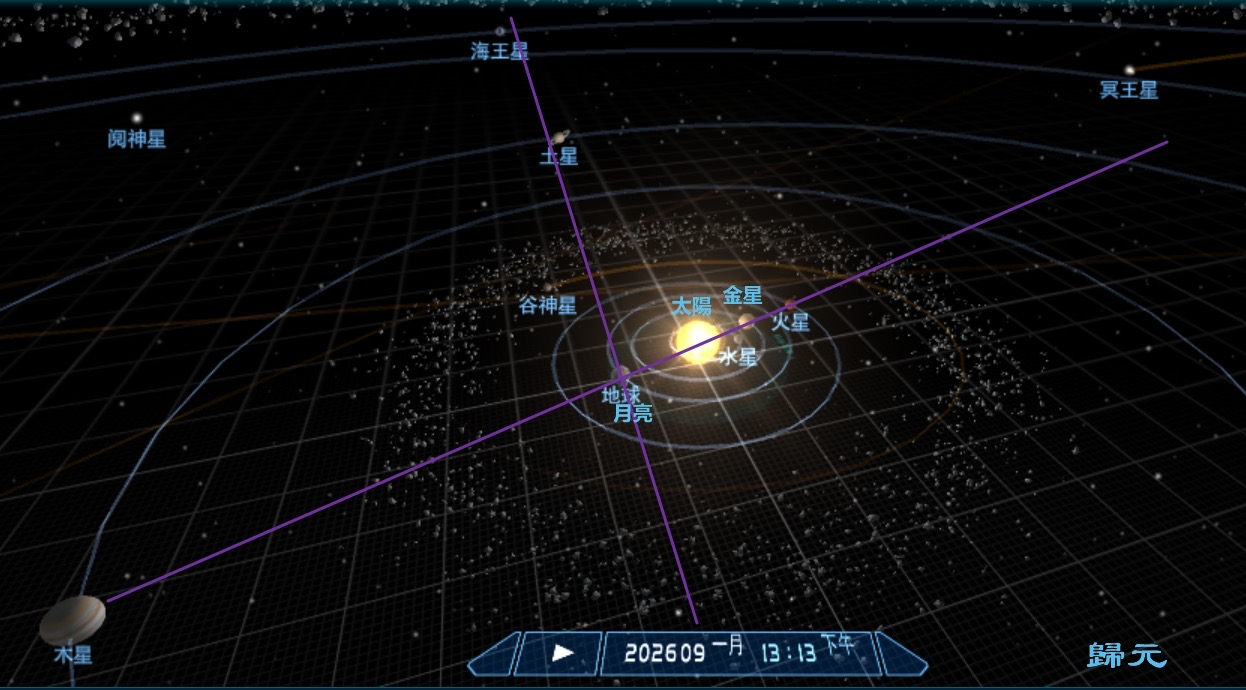The height and width of the screenshot is (690, 1246).
Task: Start the time playback with the play button
Action: coord(563,653)
